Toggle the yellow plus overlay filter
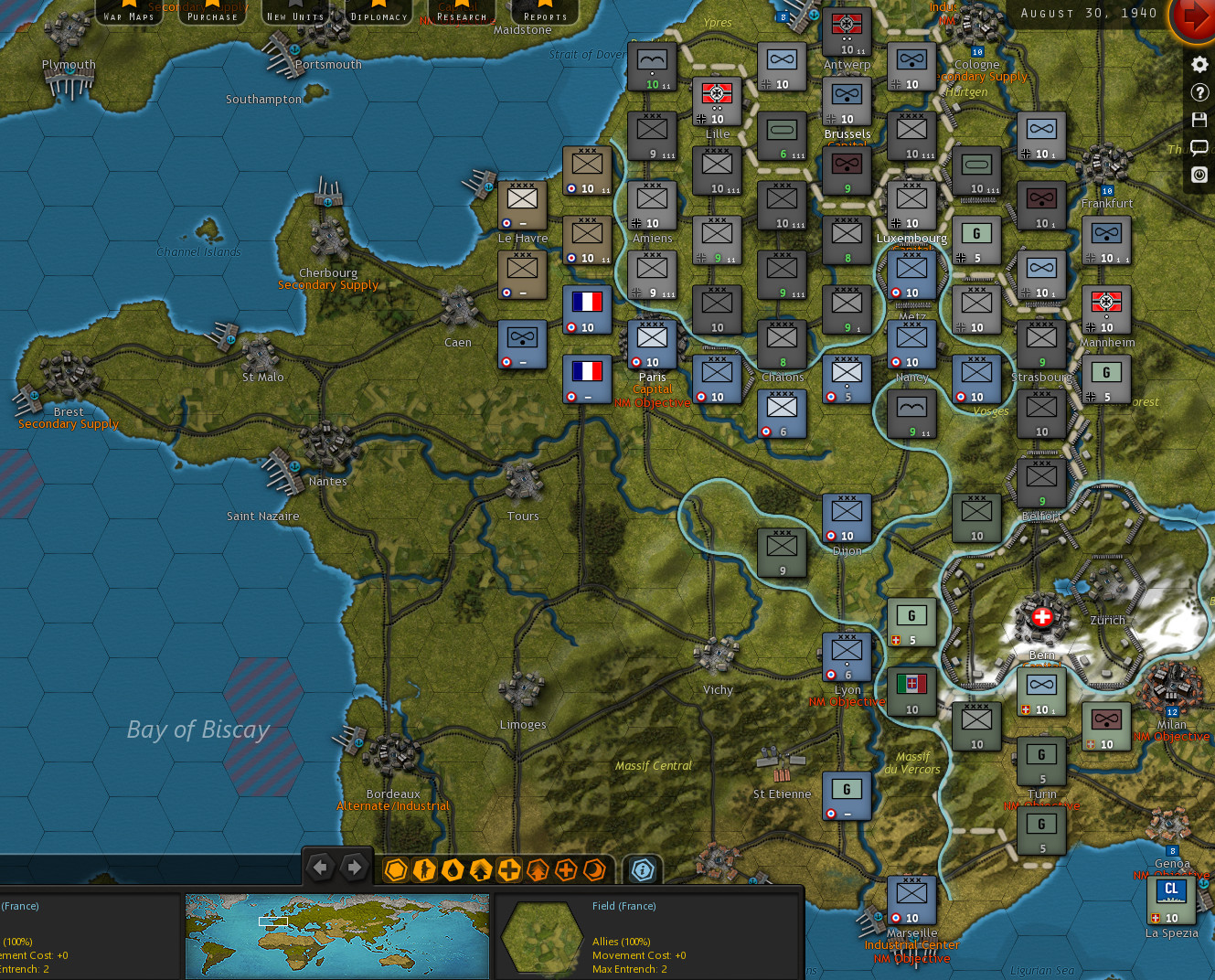This screenshot has width=1215, height=980. coord(508,870)
